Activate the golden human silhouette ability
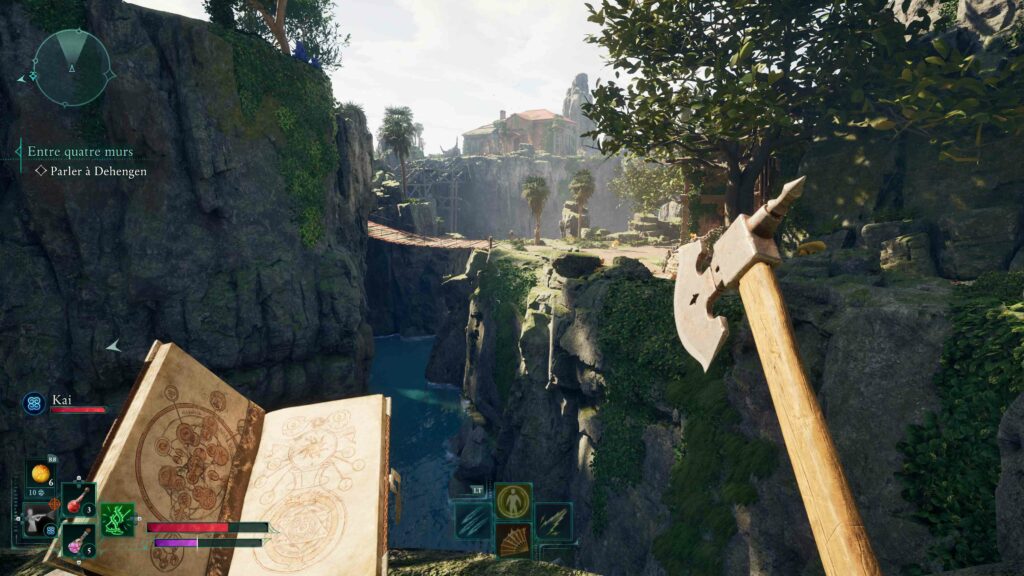1024x576 pixels. pos(513,501)
